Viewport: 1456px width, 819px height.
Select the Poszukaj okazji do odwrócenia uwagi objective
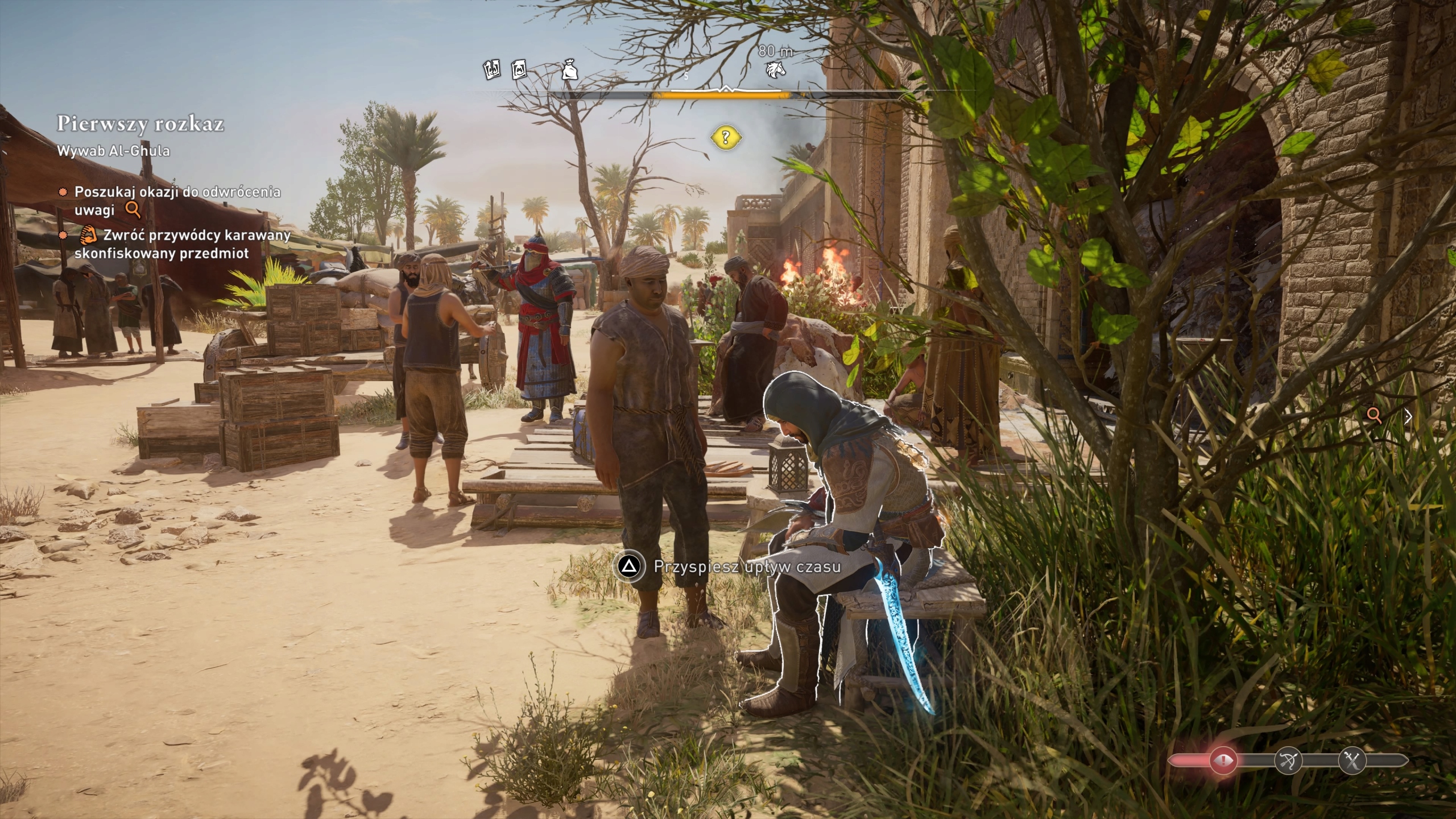click(x=177, y=201)
